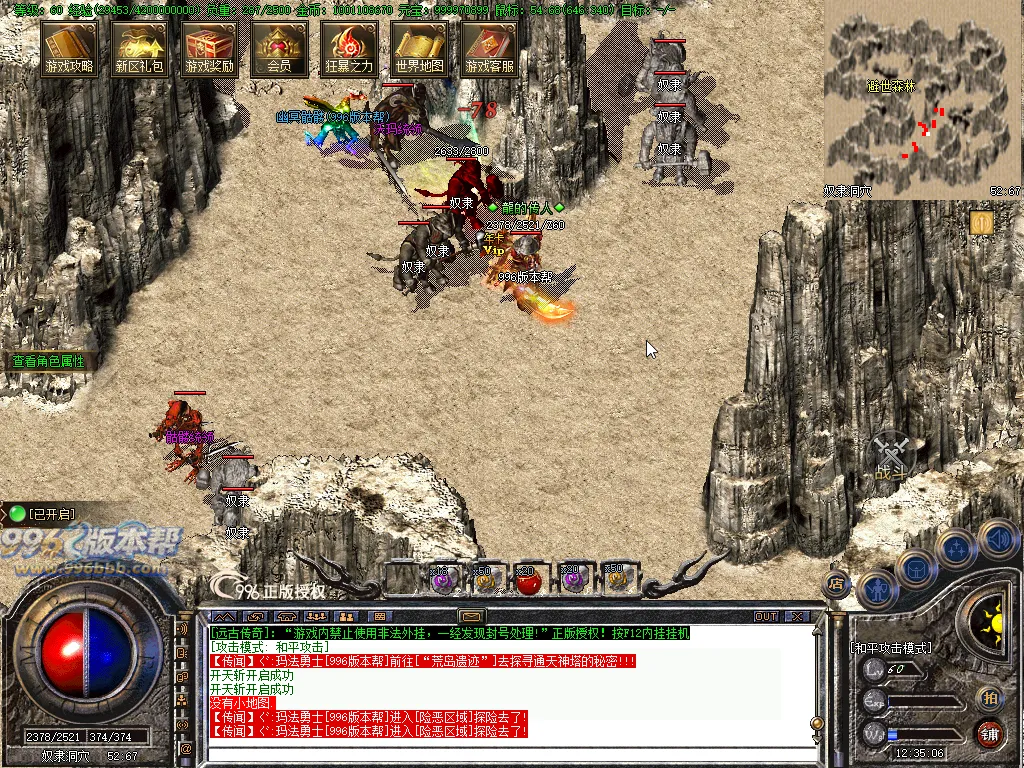The image size is (1024, 768).
Task: Open the 世界地图 world map
Action: pyautogui.click(x=419, y=48)
